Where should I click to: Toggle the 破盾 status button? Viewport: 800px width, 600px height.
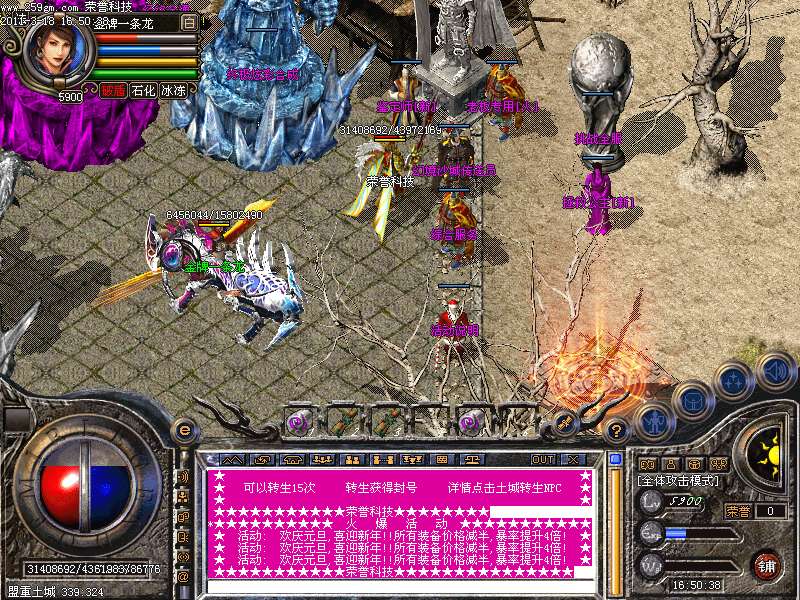[112, 90]
